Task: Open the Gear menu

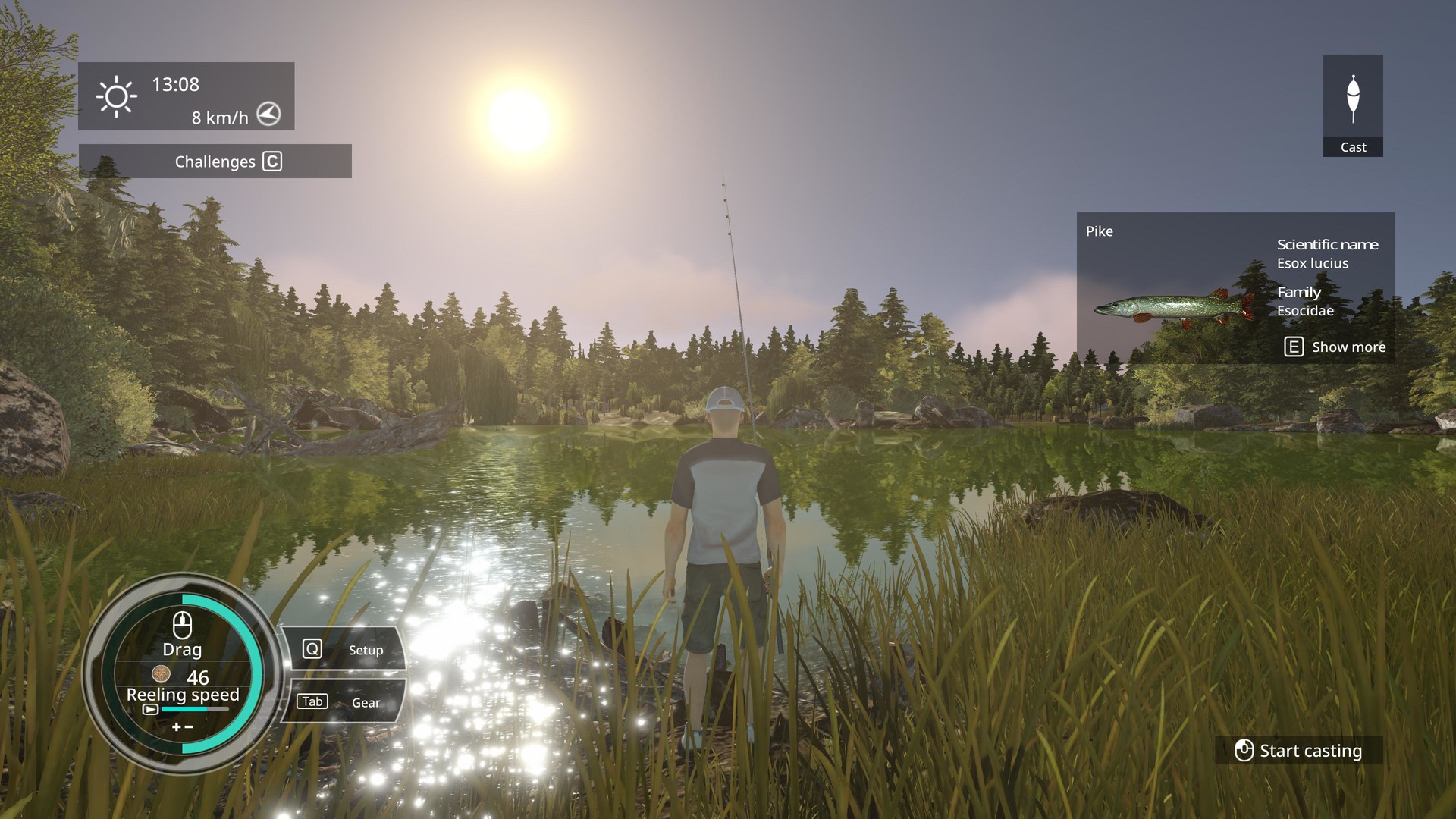Action: click(x=366, y=702)
